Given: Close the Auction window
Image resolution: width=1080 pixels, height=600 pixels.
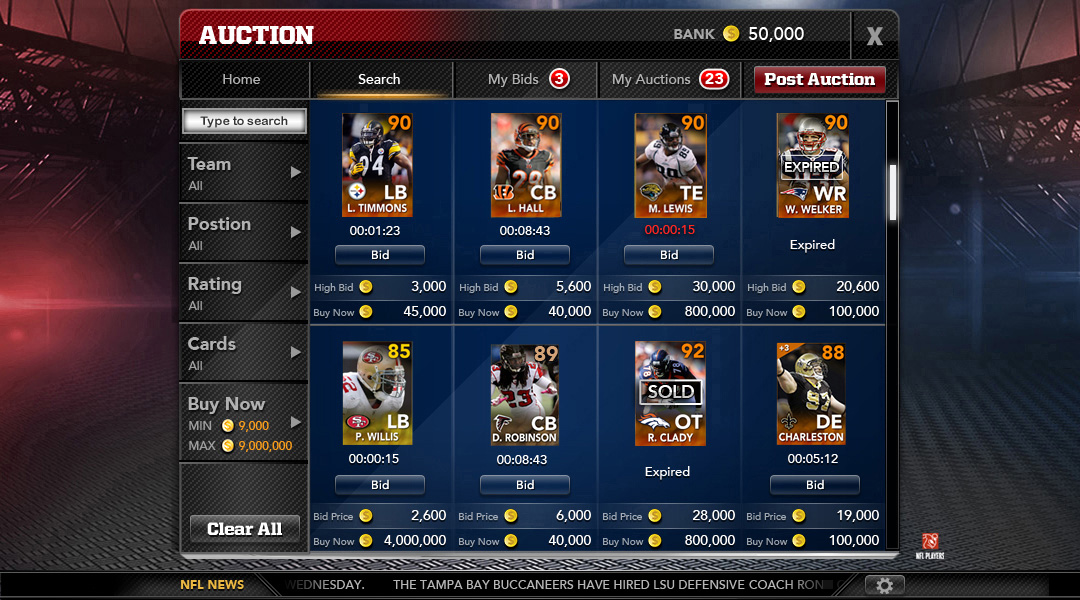Looking at the screenshot, I should point(874,37).
